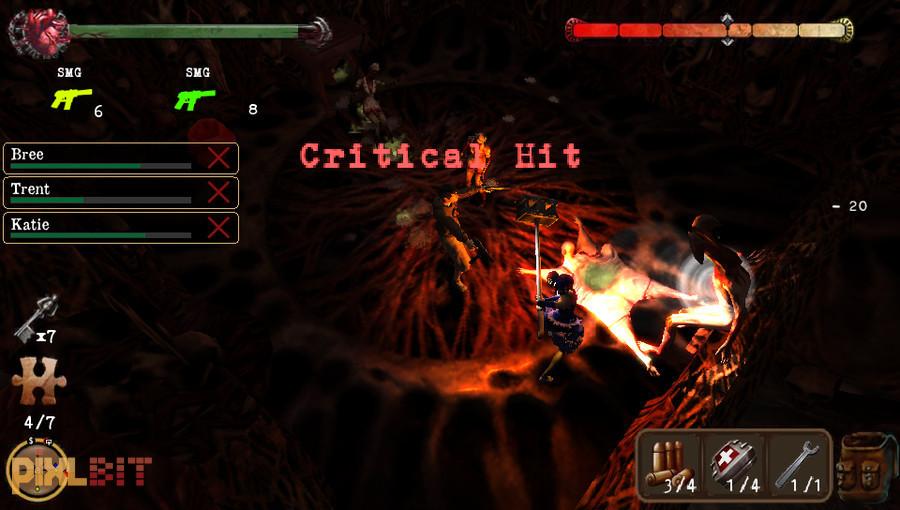Open the backpack inventory
Image resolution: width=900 pixels, height=510 pixels.
(x=866, y=466)
